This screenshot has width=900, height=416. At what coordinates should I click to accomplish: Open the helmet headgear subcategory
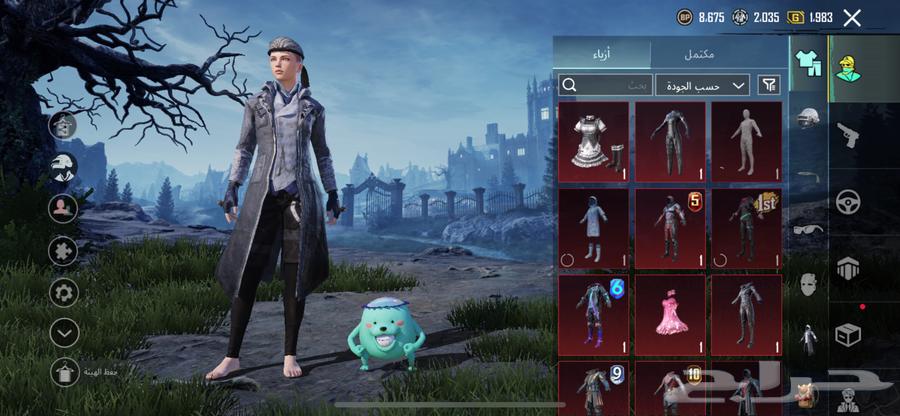[x=808, y=118]
